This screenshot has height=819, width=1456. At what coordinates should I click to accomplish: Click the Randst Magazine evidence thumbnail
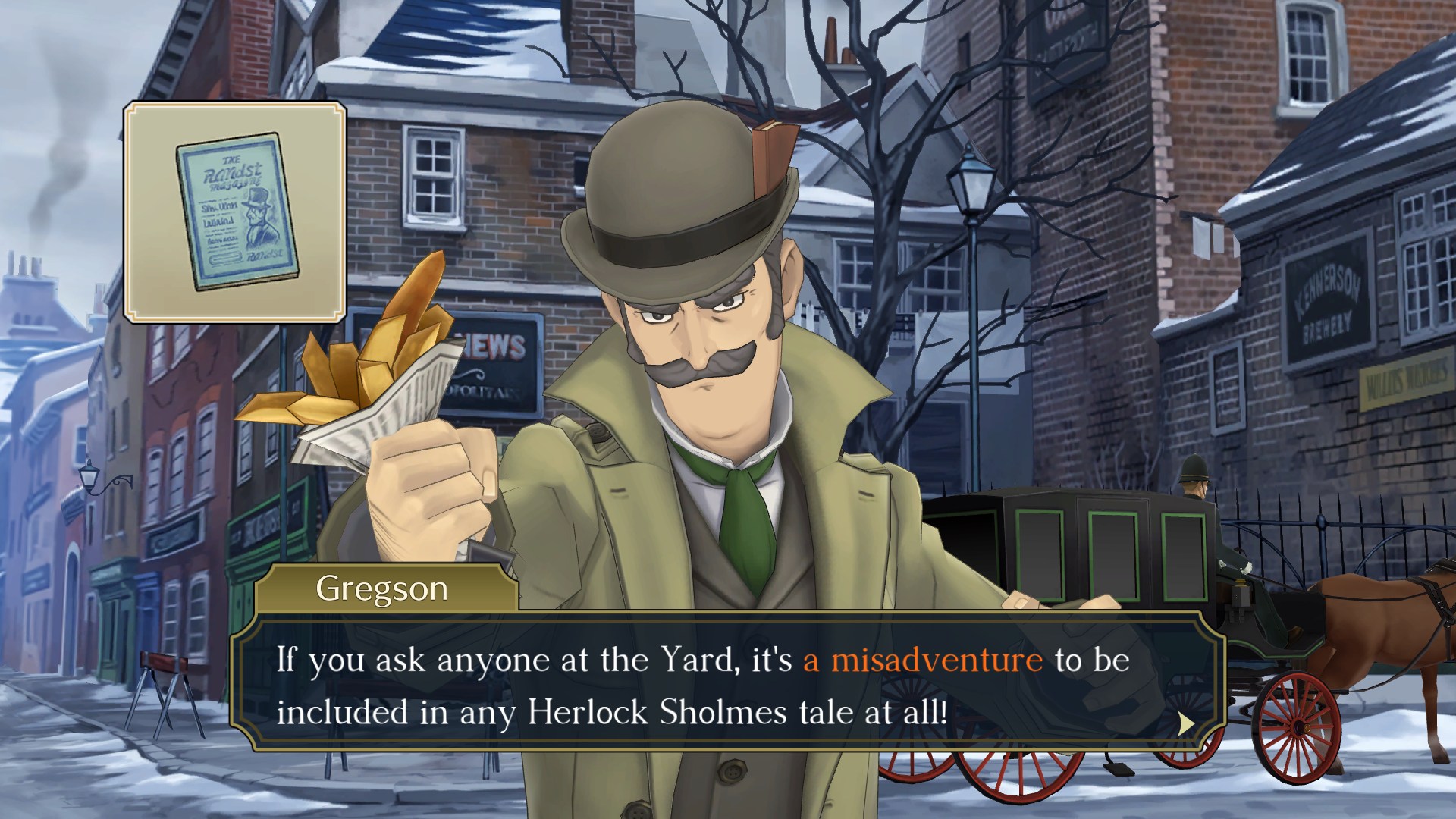(x=235, y=212)
